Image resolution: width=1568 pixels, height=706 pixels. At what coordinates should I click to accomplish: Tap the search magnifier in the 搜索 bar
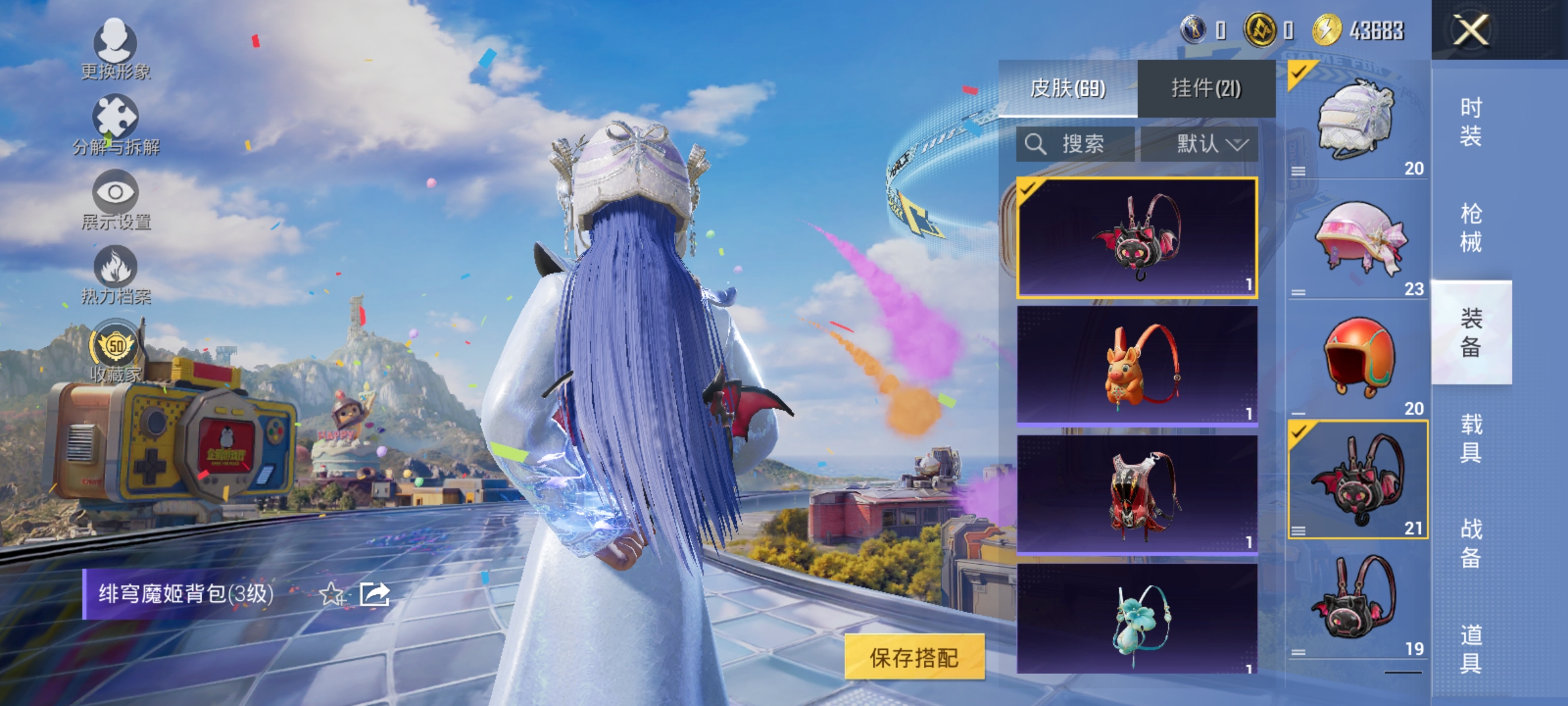click(1037, 145)
